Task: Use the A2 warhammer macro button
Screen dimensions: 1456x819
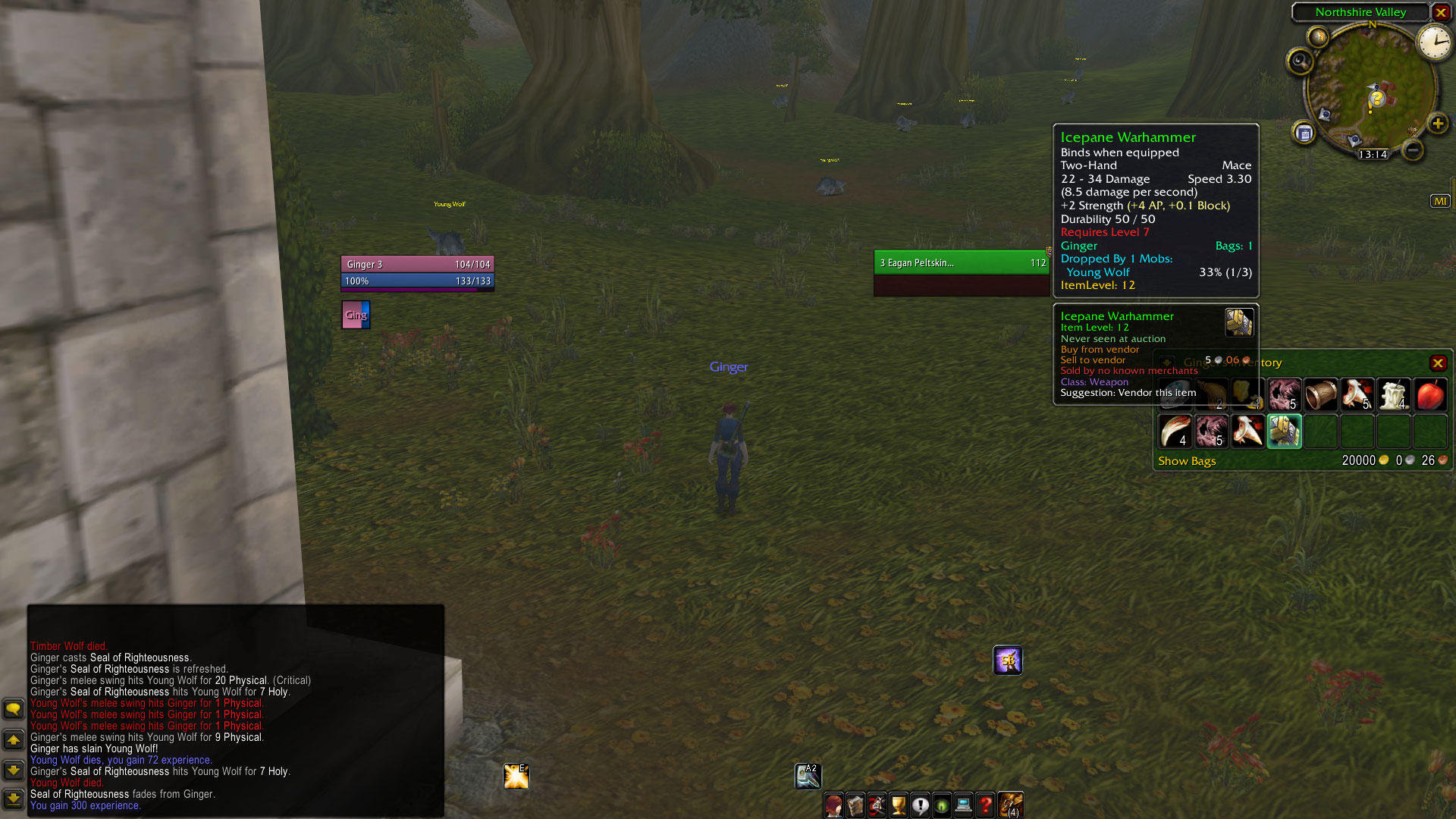Action: point(808,775)
